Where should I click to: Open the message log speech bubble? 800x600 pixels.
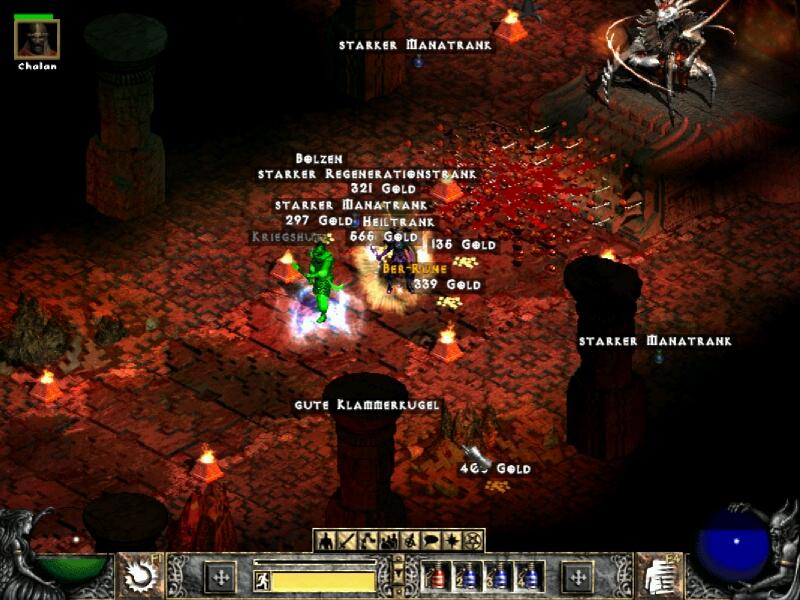(431, 541)
